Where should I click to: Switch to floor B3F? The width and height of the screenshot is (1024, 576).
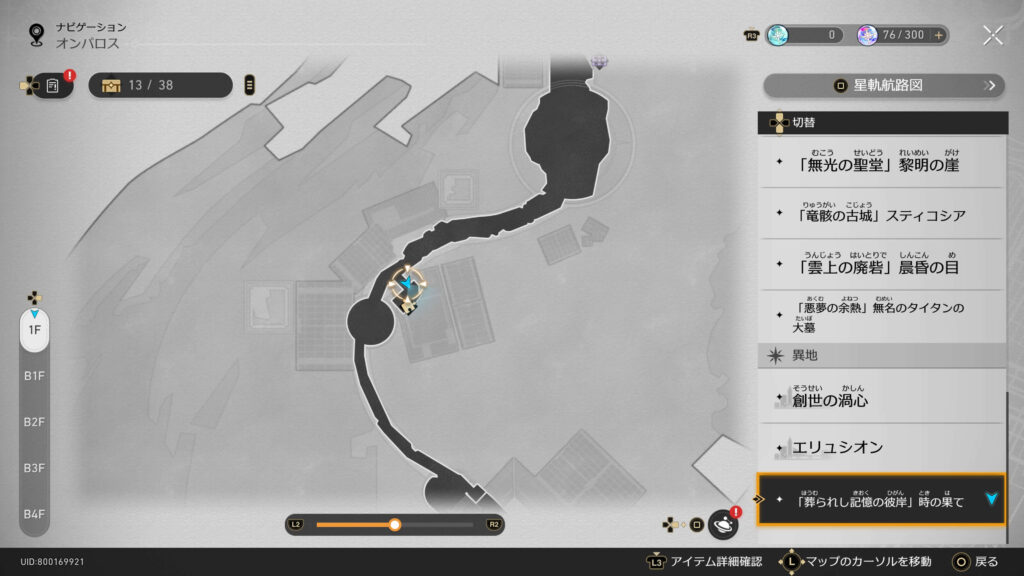(34, 468)
